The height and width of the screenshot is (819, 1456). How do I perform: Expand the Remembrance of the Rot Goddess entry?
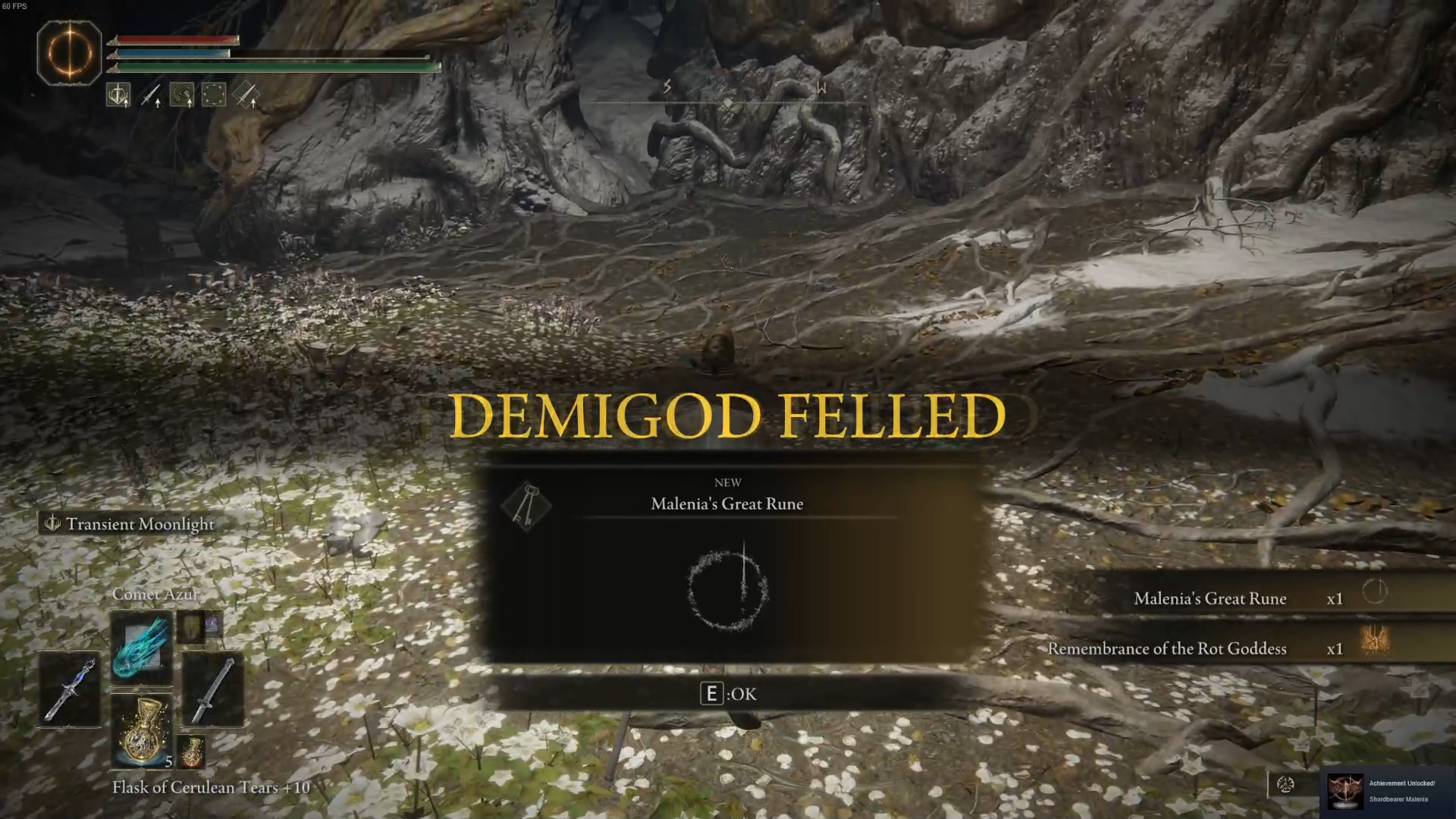(x=1168, y=648)
